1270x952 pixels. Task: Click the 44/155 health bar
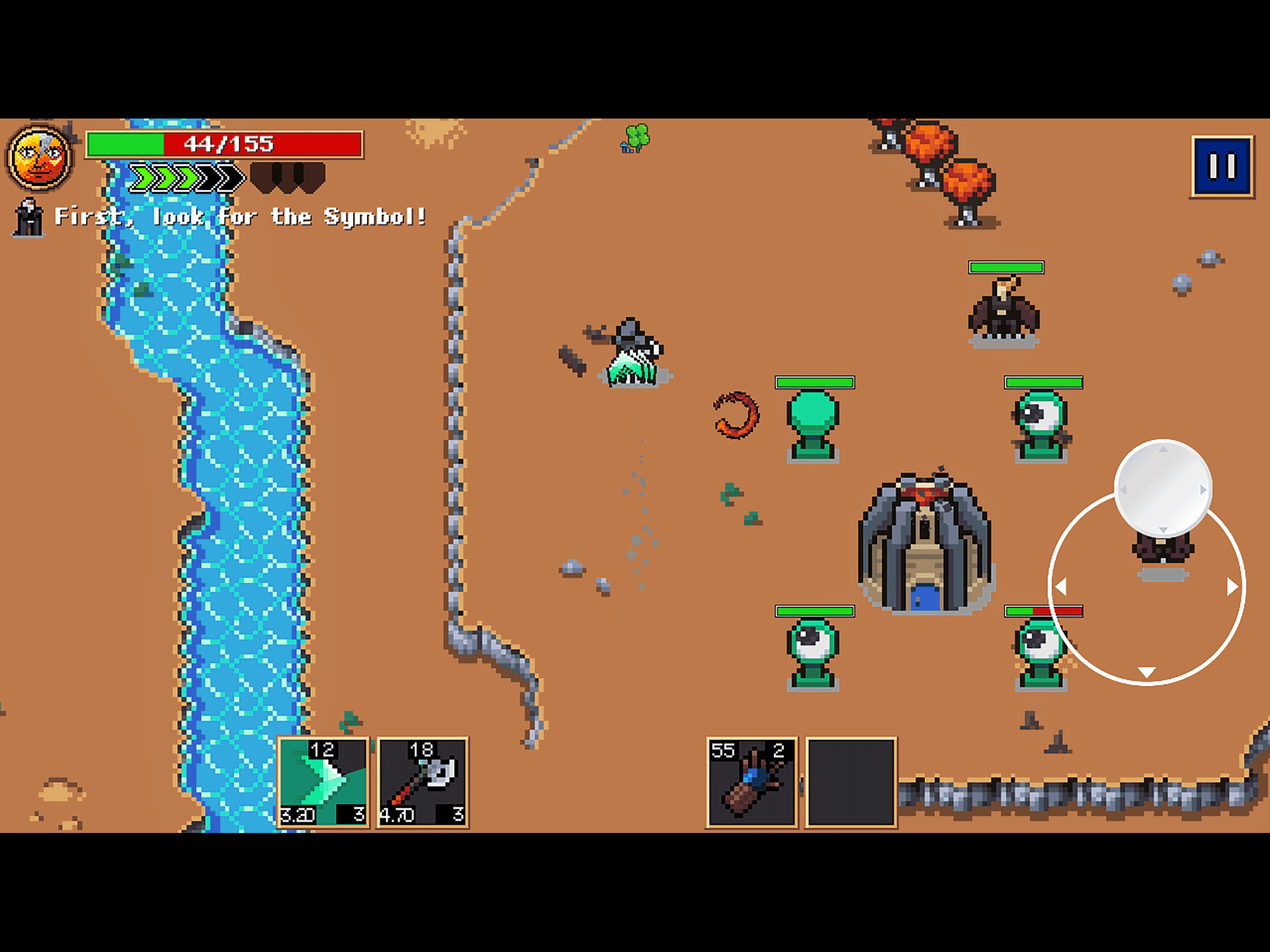(x=224, y=144)
